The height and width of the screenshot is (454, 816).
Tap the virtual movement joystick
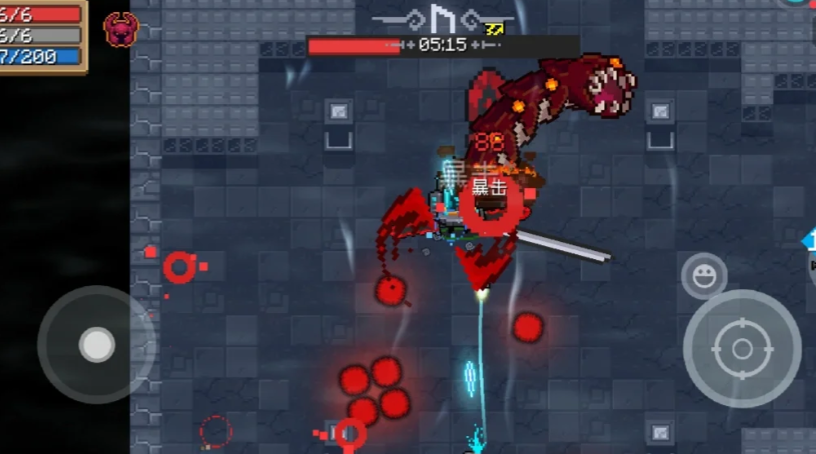pos(96,344)
